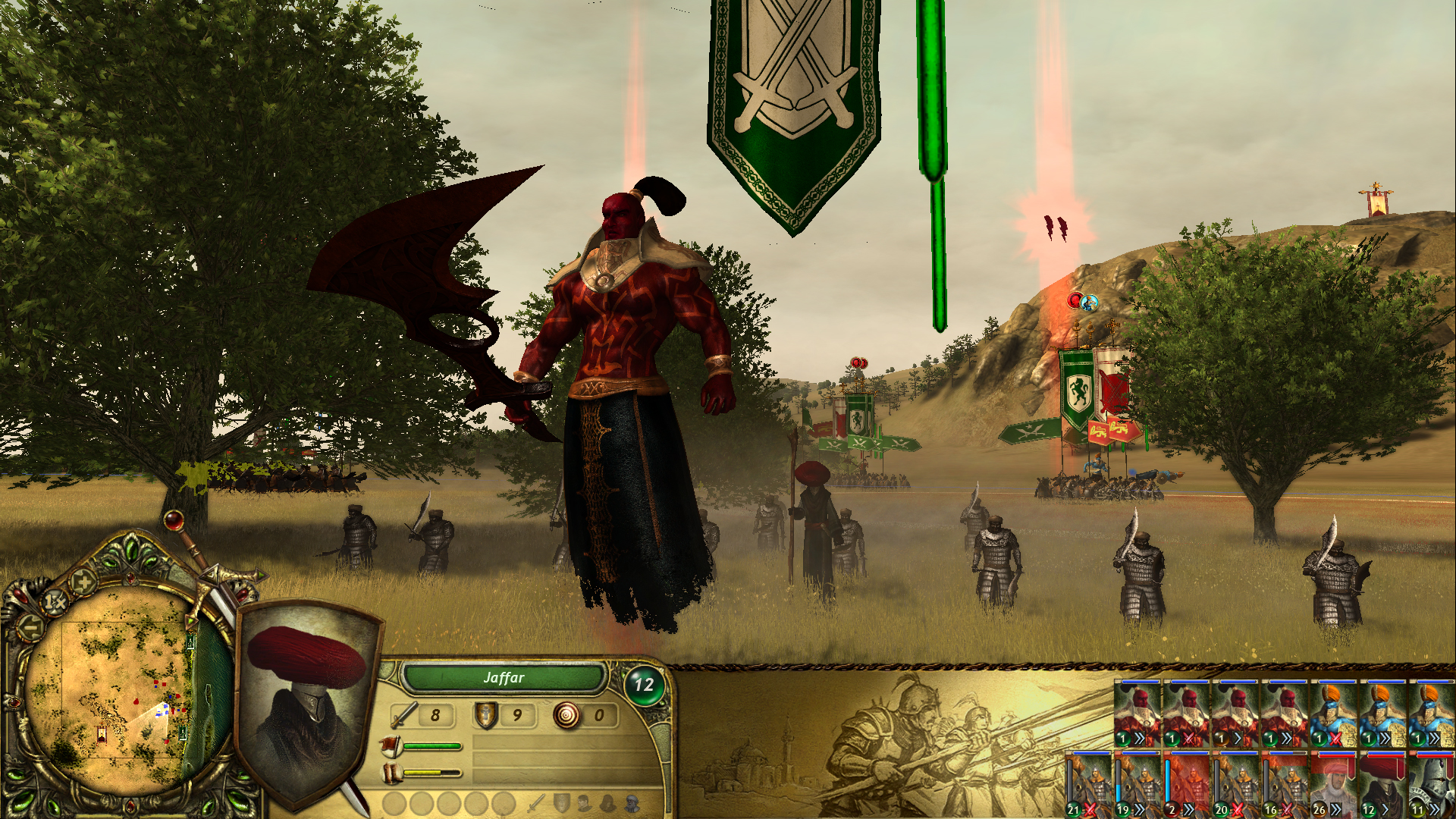Click the small sword icon beside the ability slots
Viewport: 1456px width, 819px height.
(x=535, y=804)
